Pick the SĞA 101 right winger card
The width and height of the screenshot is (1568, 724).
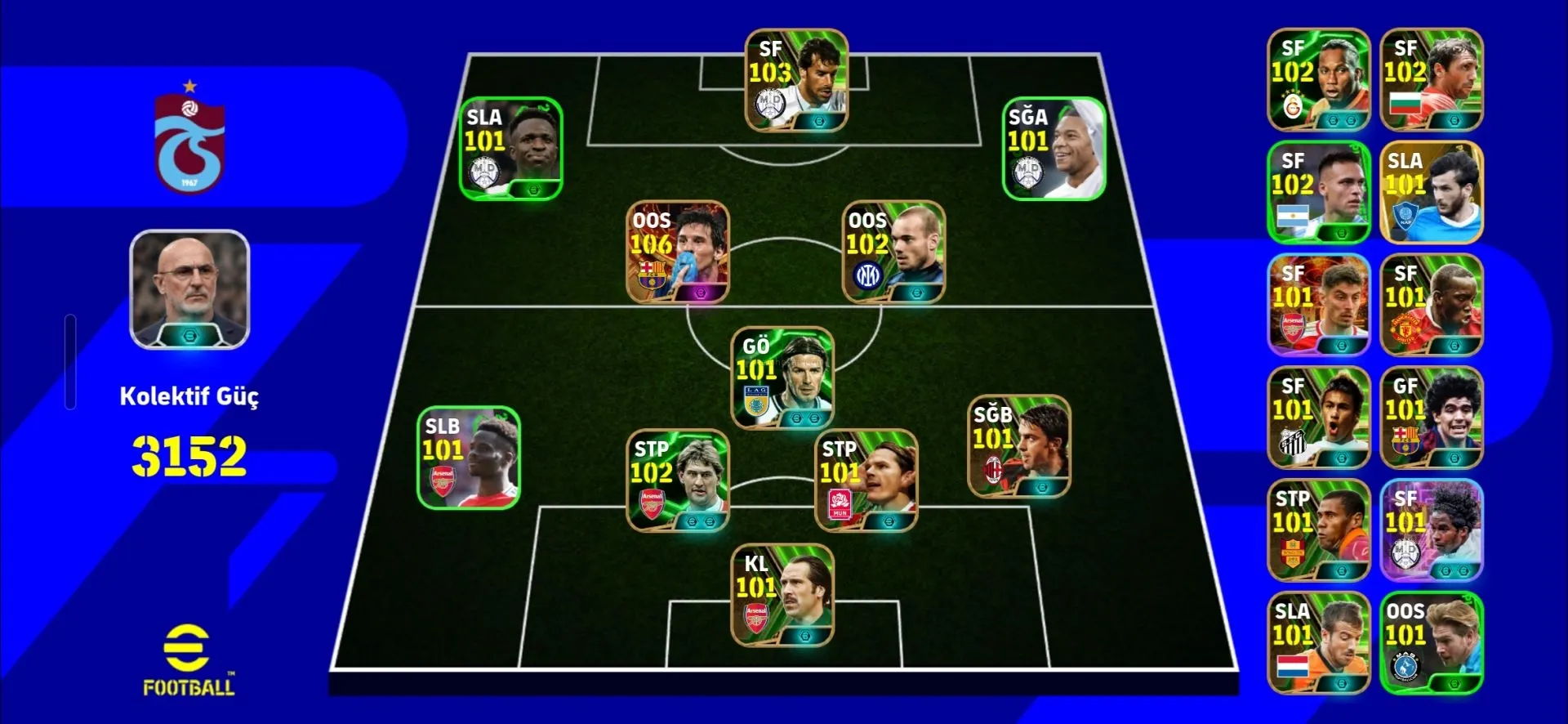click(x=1053, y=149)
